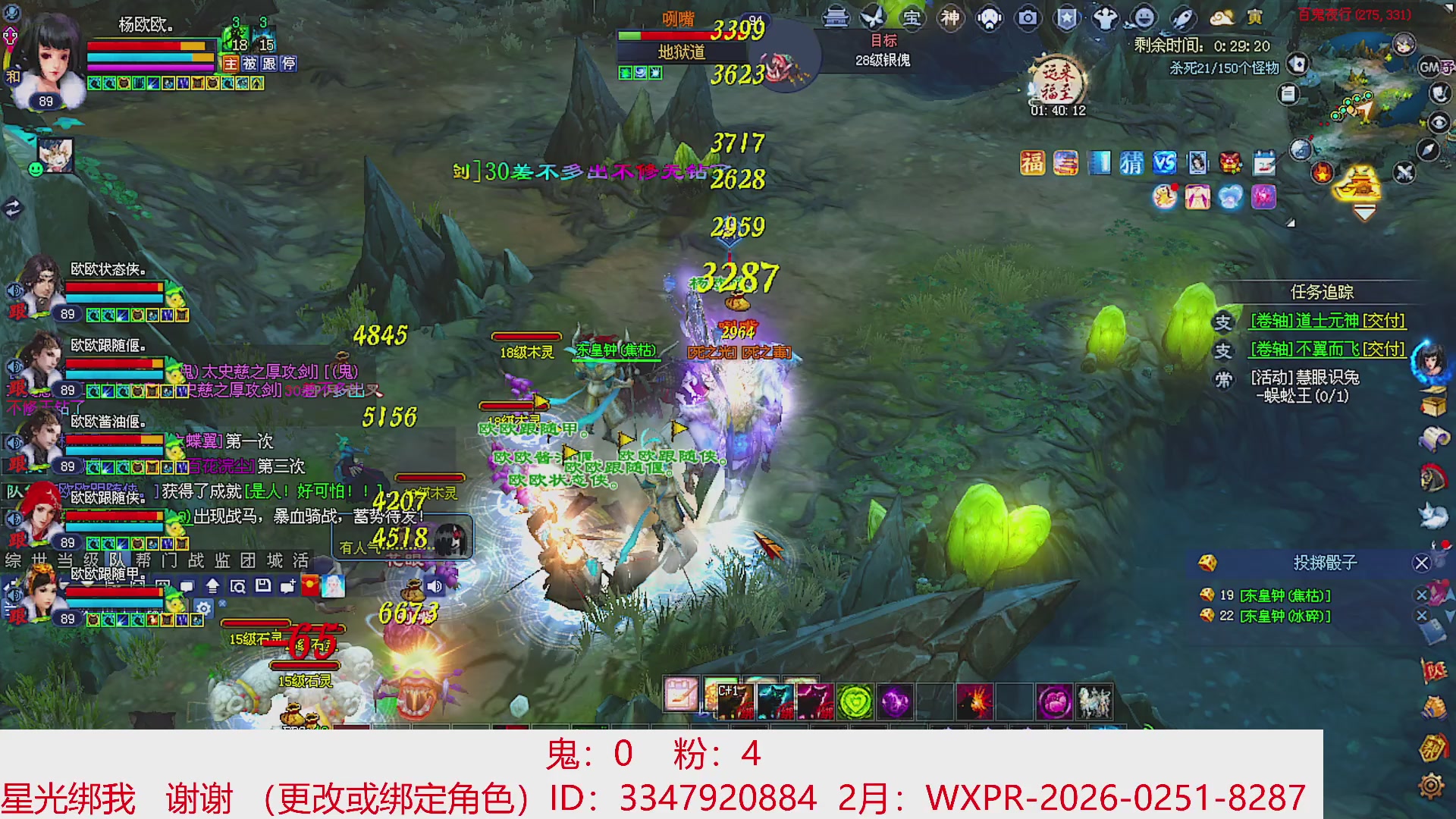Open the magnifier search icon in chat toolbar
Screen dimensions: 1456x819
239,586
